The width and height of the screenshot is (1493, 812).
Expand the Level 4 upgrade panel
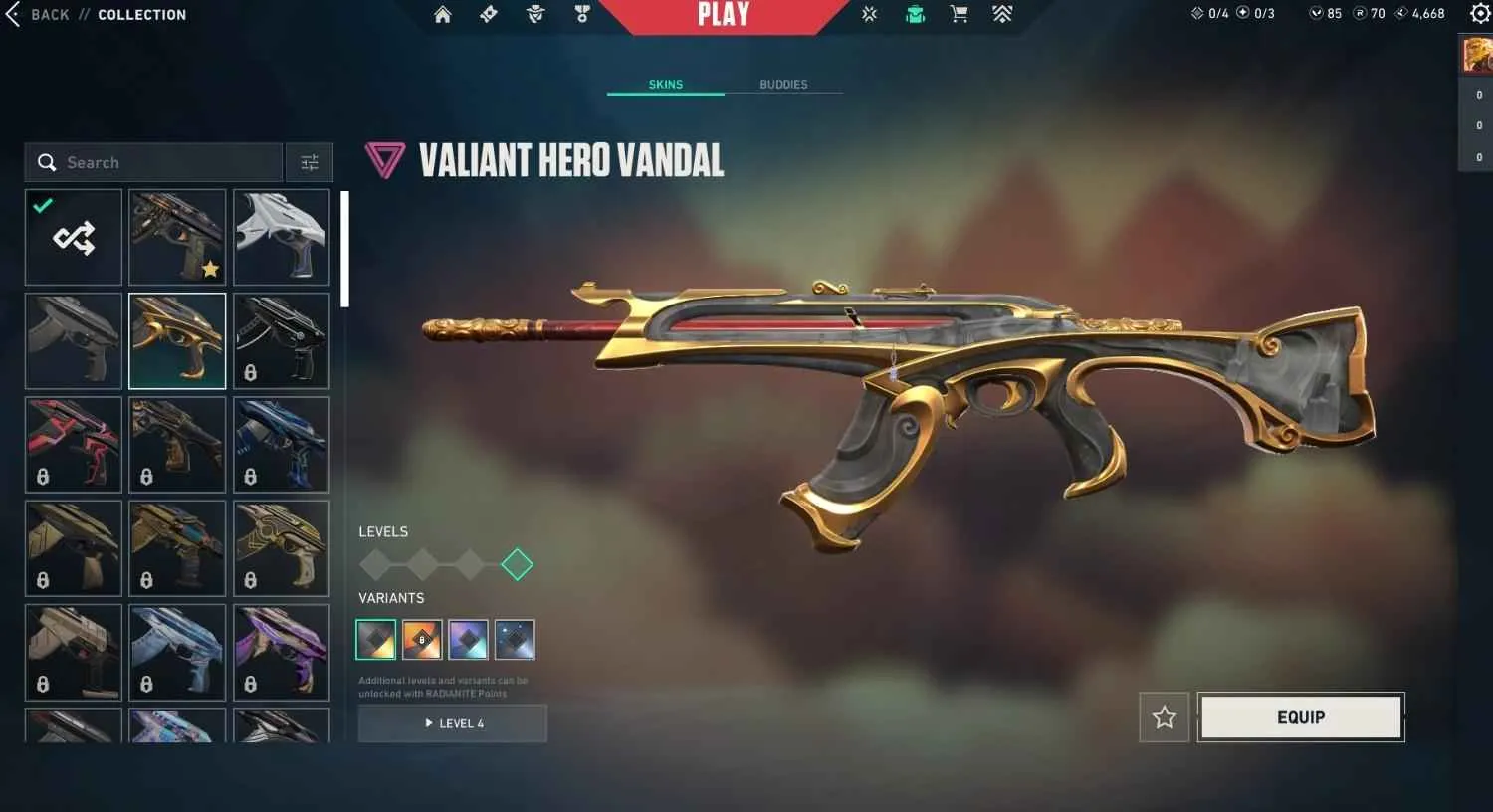click(x=453, y=723)
